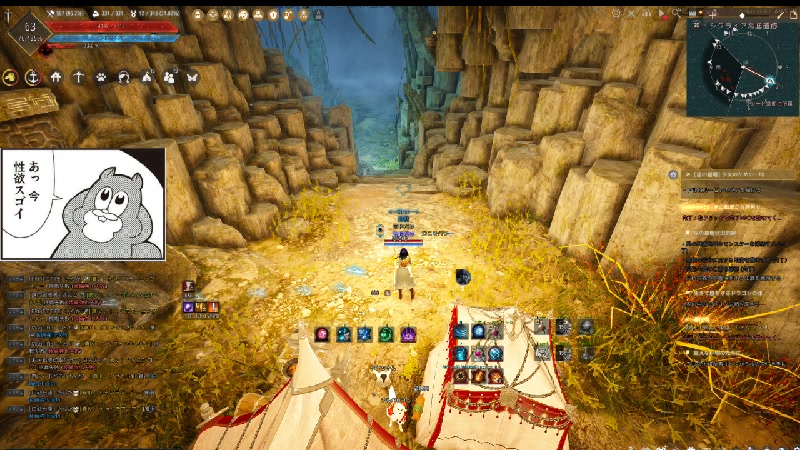
Task: Open the pickaxe gathering icon
Action: tap(79, 77)
